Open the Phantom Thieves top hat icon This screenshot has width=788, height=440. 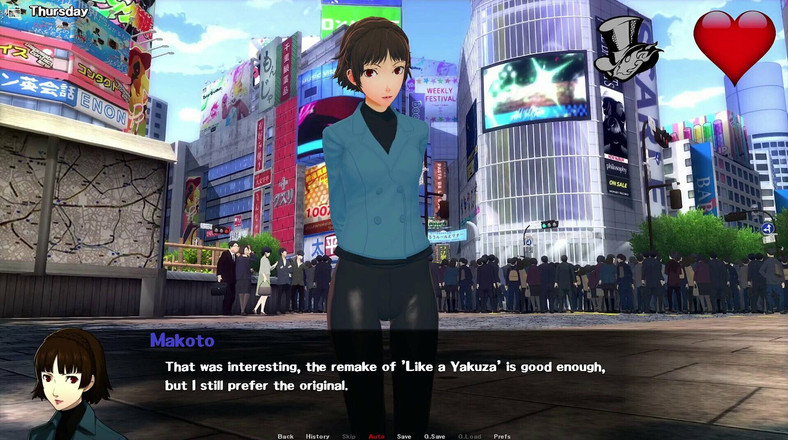626,50
